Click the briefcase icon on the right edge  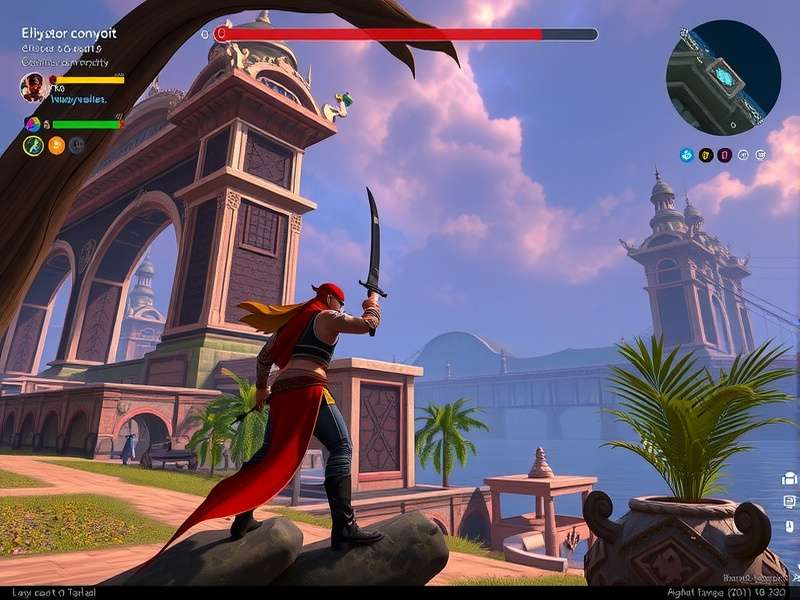point(789,479)
